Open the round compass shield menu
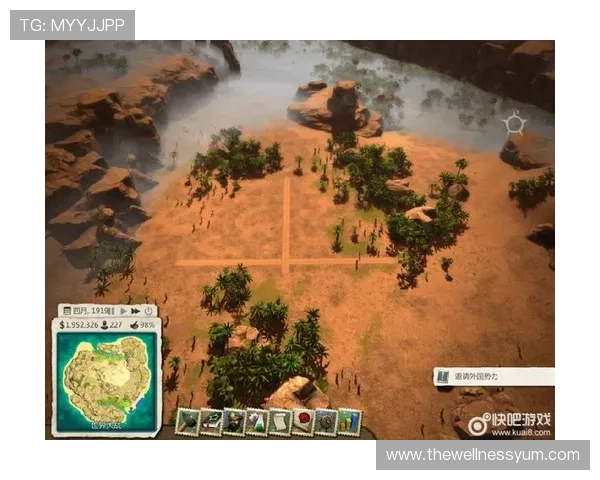 click(x=326, y=422)
